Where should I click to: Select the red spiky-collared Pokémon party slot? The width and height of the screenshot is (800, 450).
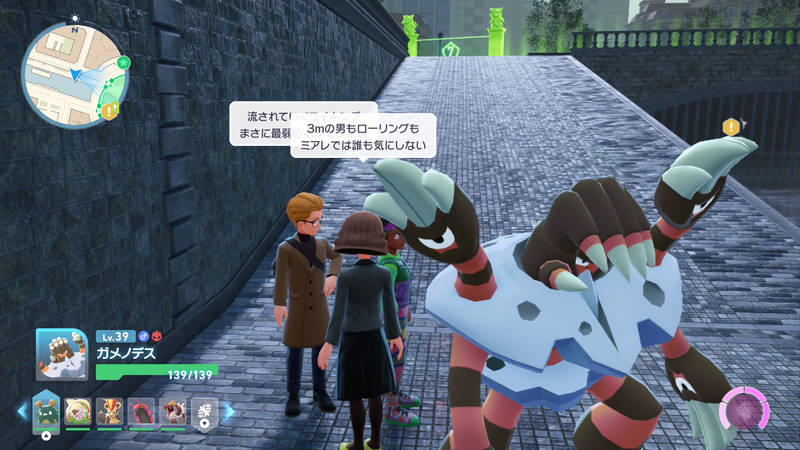173,410
